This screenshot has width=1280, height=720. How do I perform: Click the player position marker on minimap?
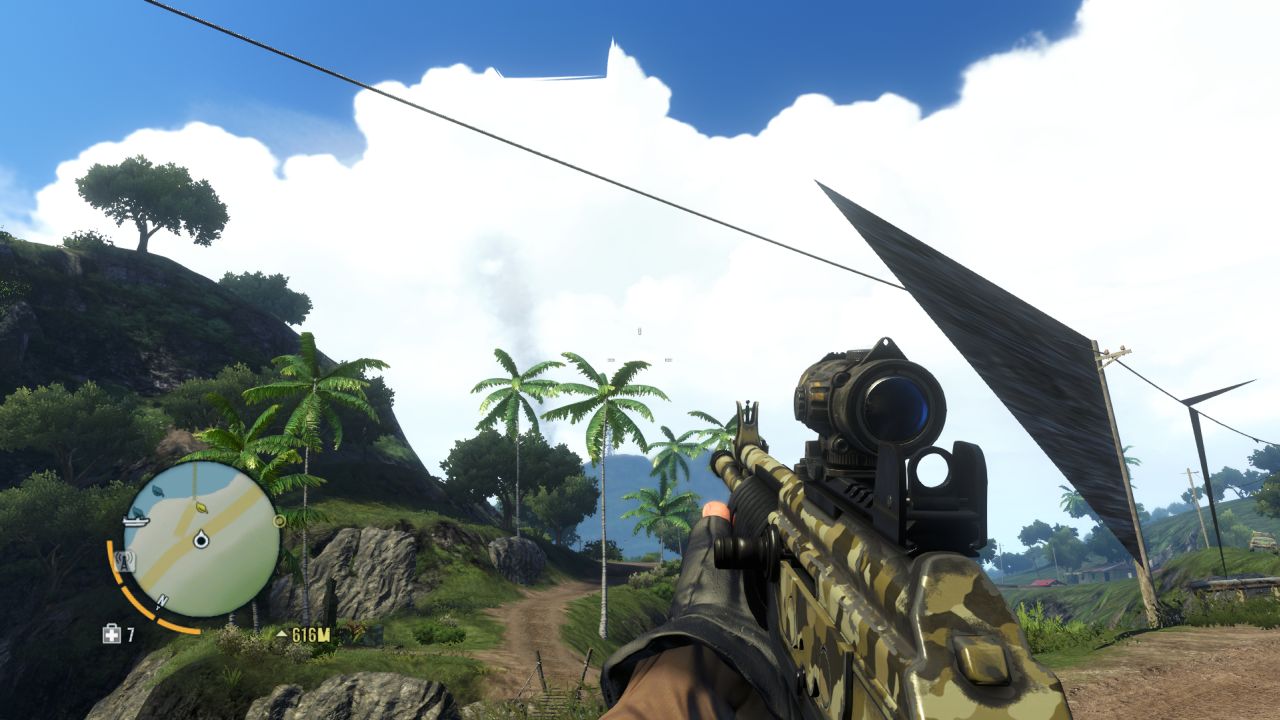[x=201, y=541]
